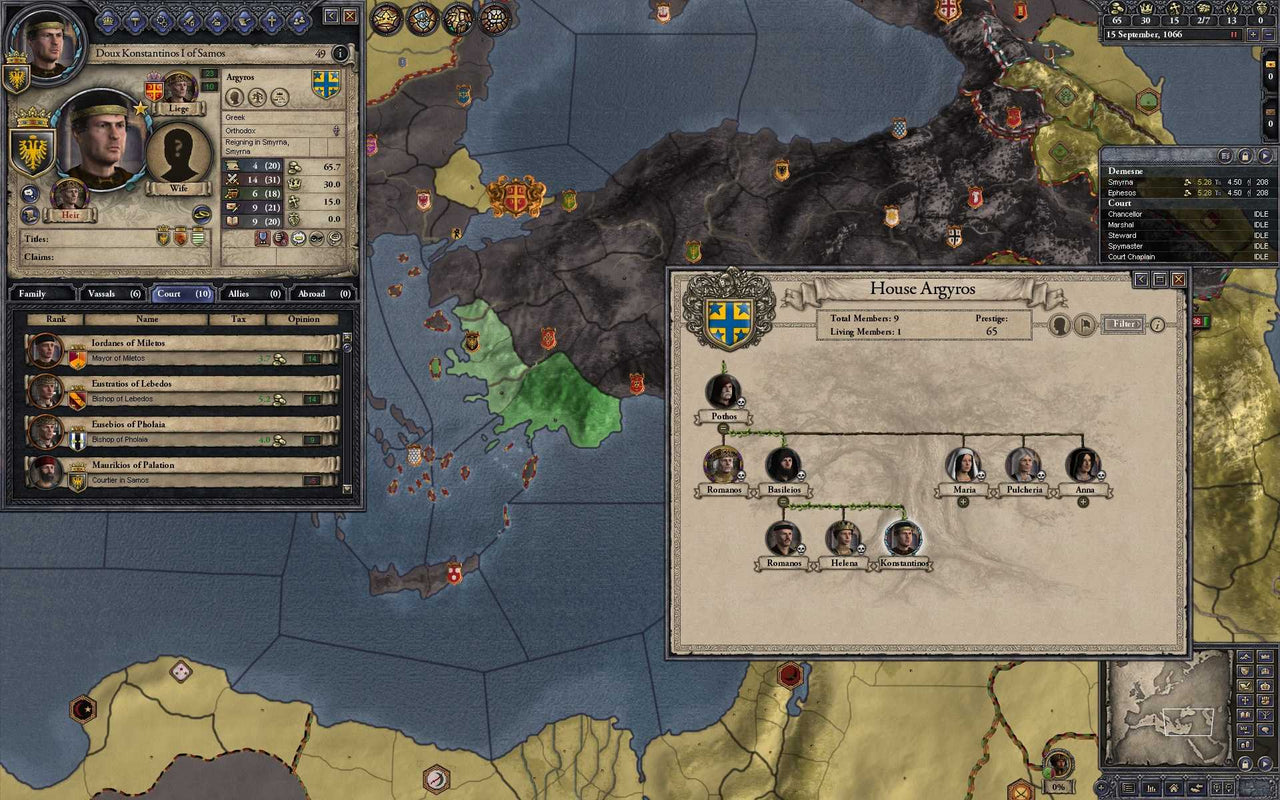Select Anna's portrait in the dynasty tree

(1083, 465)
